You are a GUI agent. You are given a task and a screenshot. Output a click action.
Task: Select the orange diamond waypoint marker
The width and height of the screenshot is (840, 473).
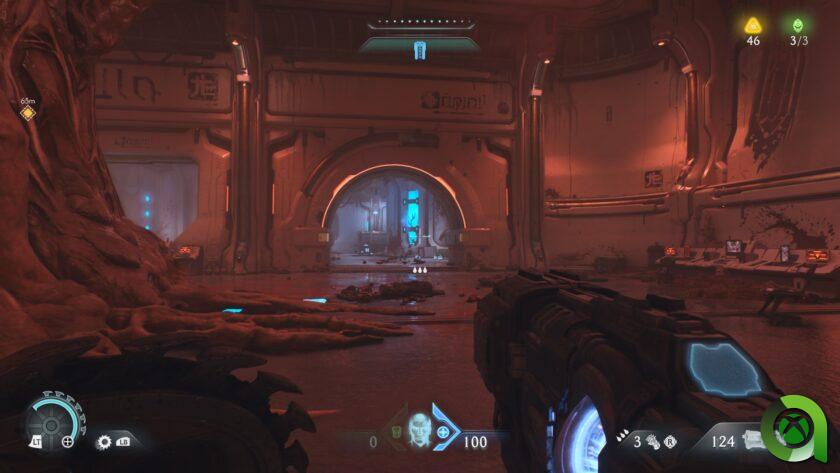27,113
